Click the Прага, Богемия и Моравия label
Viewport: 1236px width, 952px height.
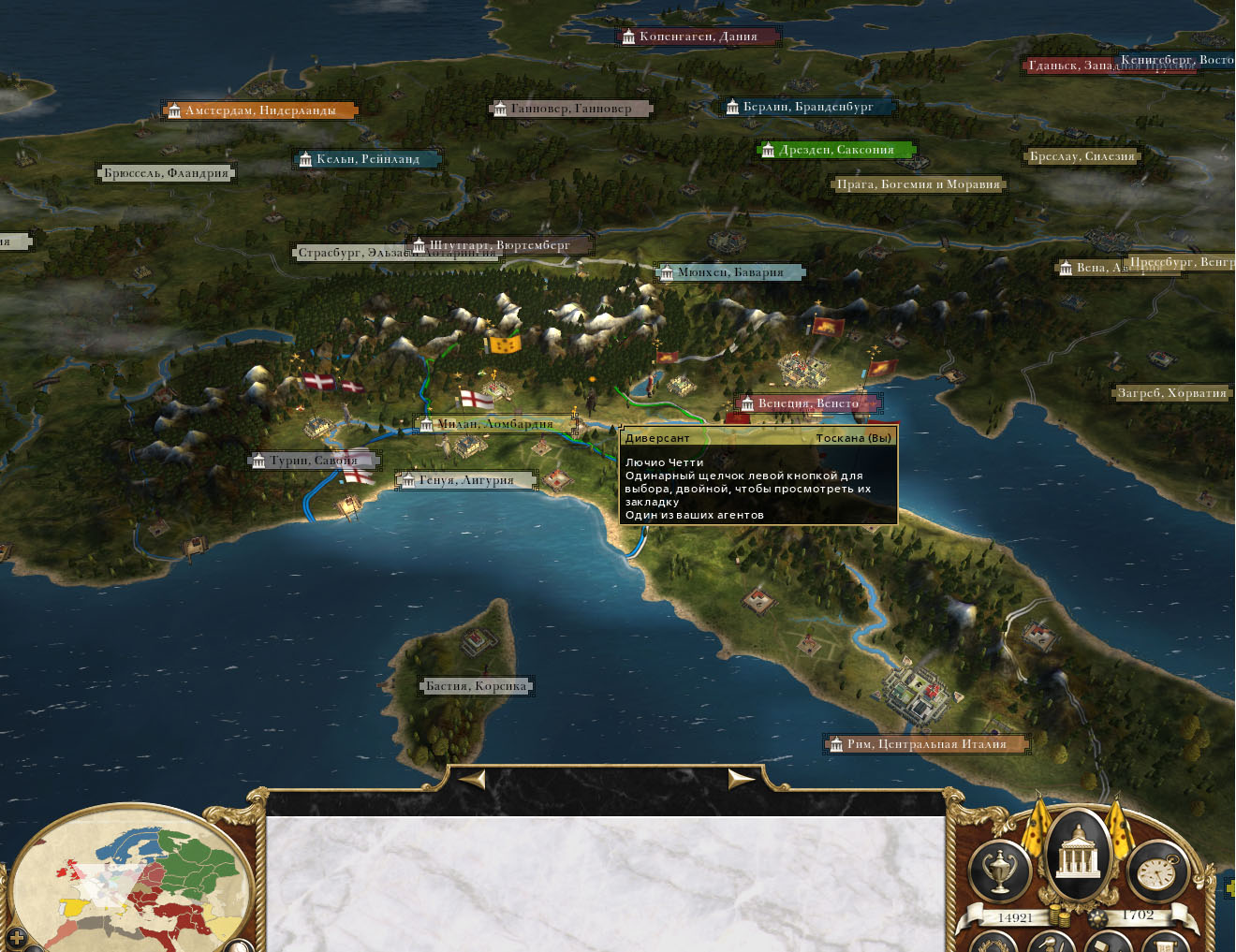point(918,184)
